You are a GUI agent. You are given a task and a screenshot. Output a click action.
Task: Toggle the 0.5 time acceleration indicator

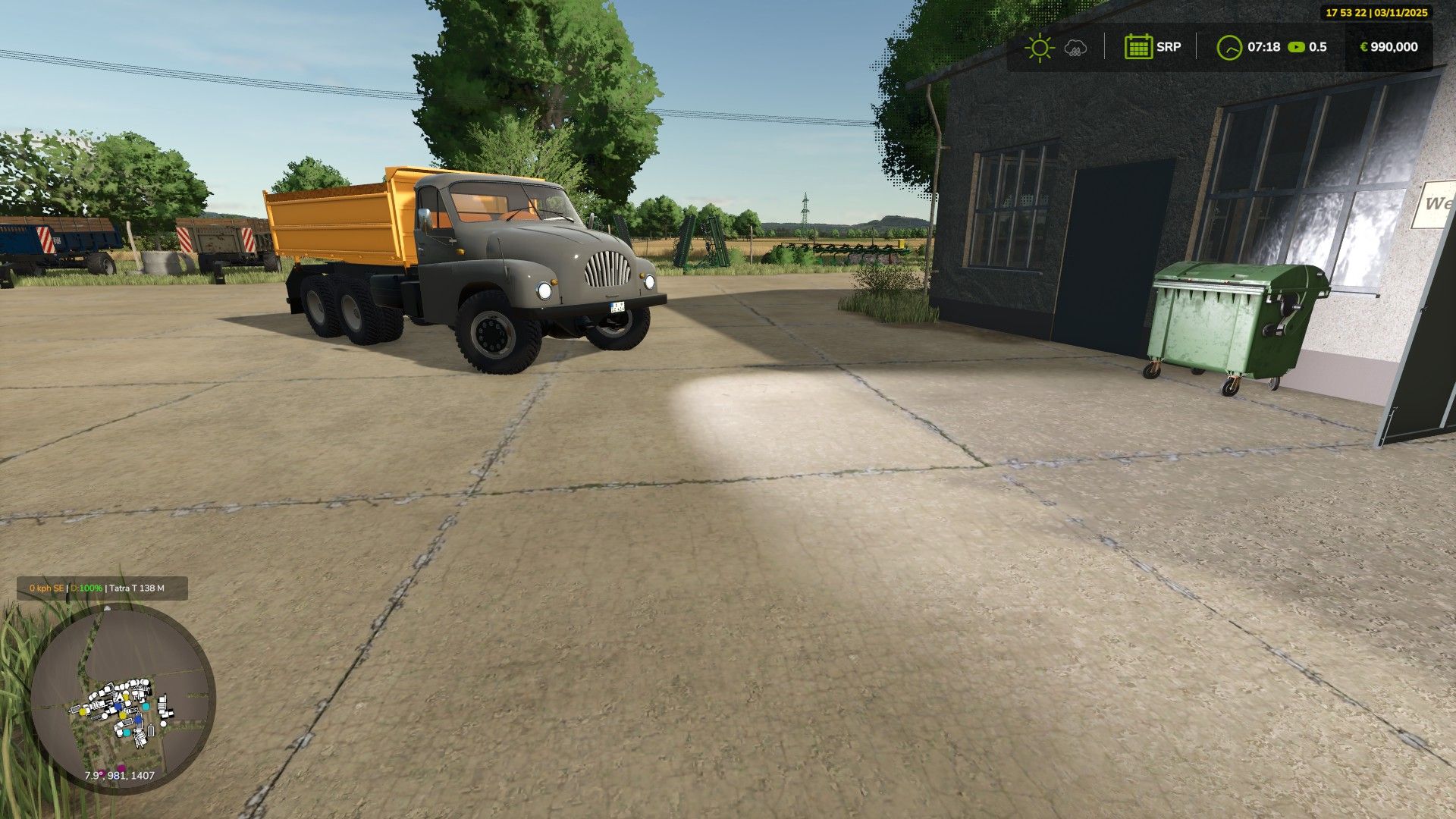pos(1317,47)
